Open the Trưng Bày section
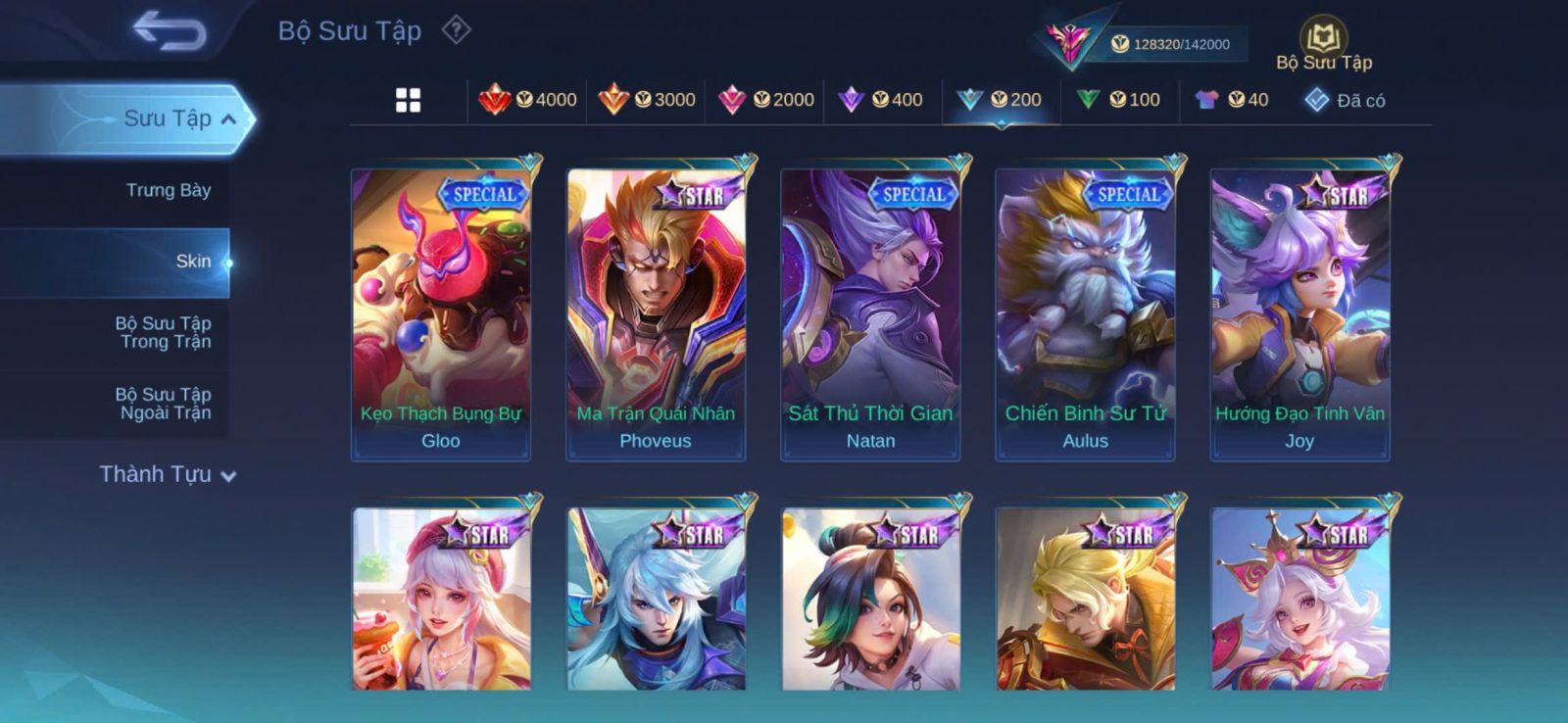The width and height of the screenshot is (1568, 723). 168,190
